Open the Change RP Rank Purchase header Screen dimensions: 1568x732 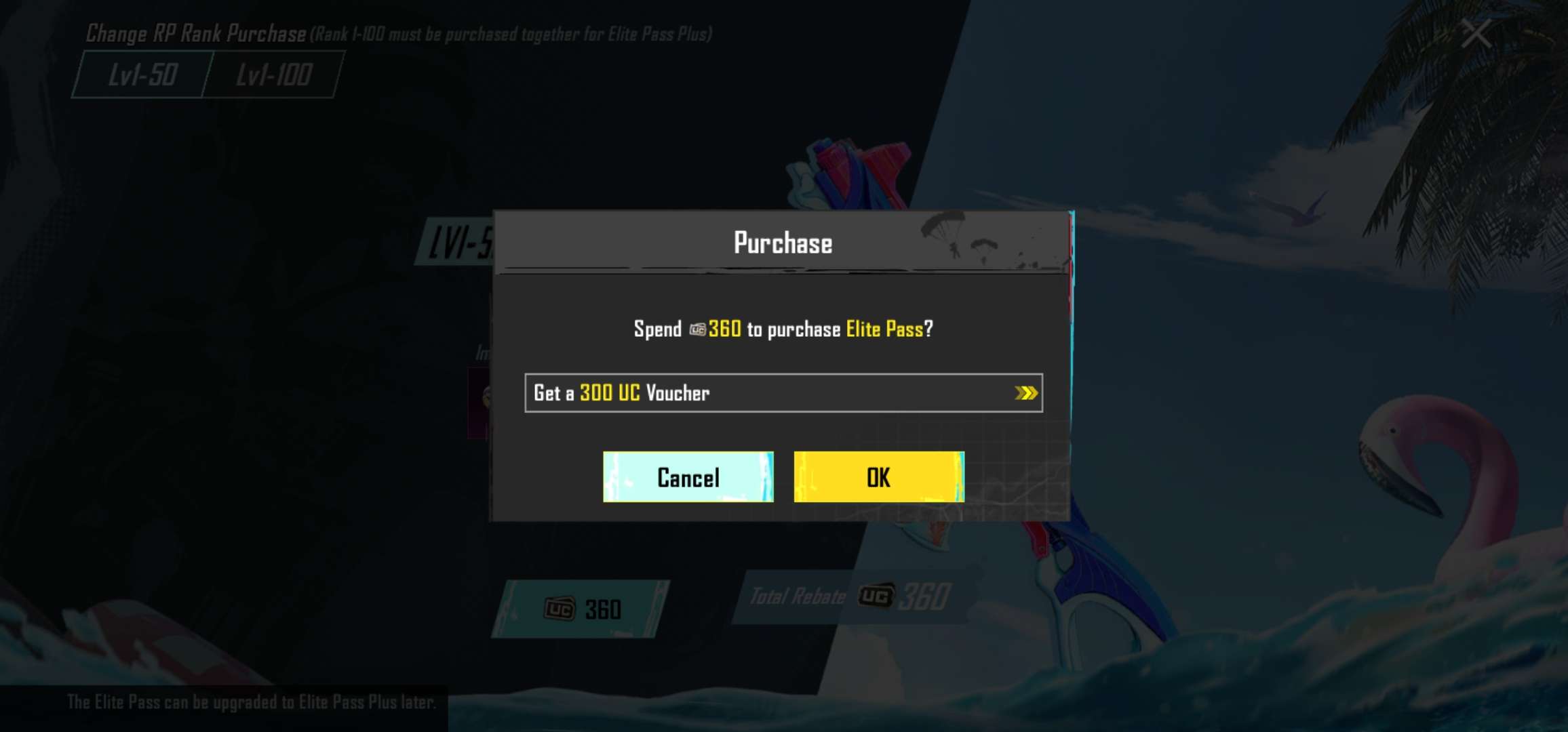click(193, 33)
